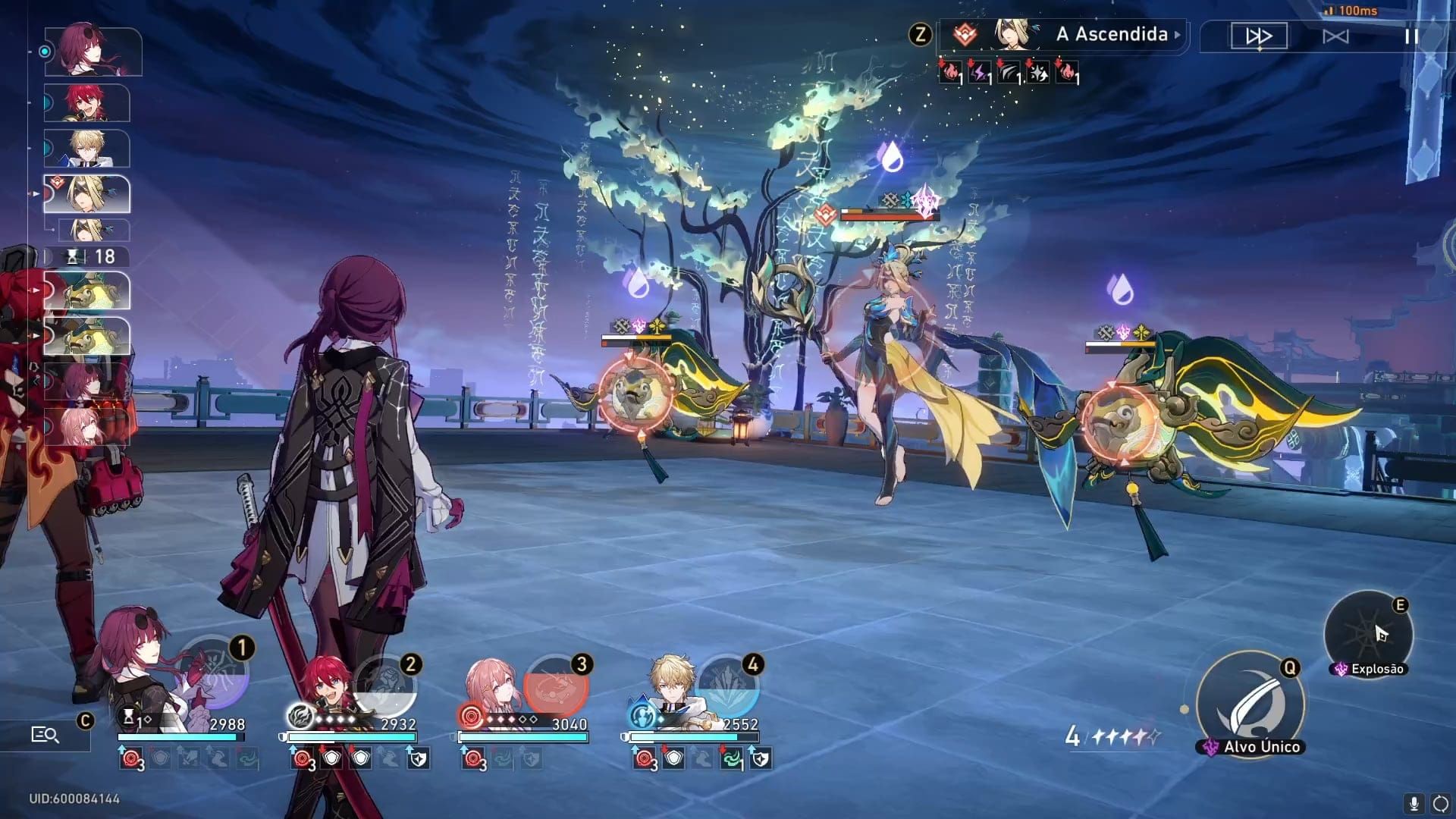This screenshot has width=1456, height=819.
Task: Target the right lantern beast enemy
Action: click(1119, 422)
